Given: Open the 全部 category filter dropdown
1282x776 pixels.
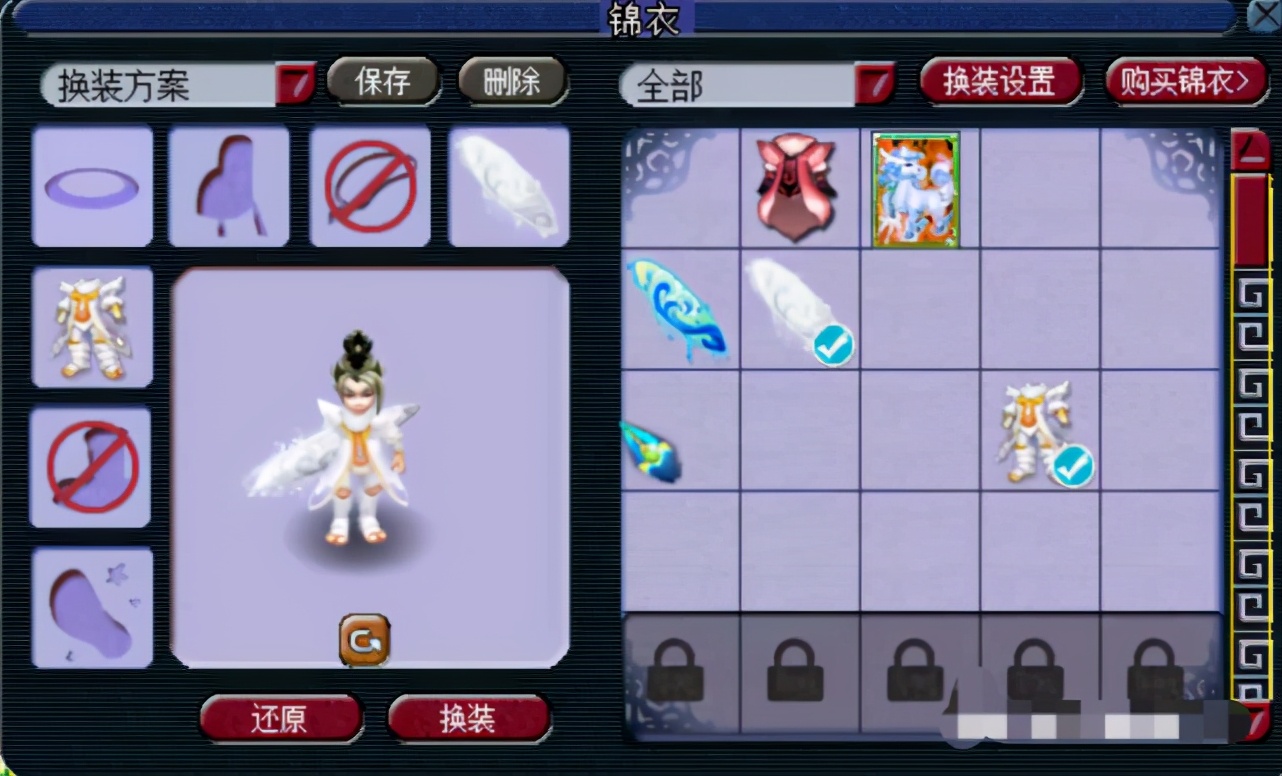Looking at the screenshot, I should pyautogui.click(x=875, y=85).
